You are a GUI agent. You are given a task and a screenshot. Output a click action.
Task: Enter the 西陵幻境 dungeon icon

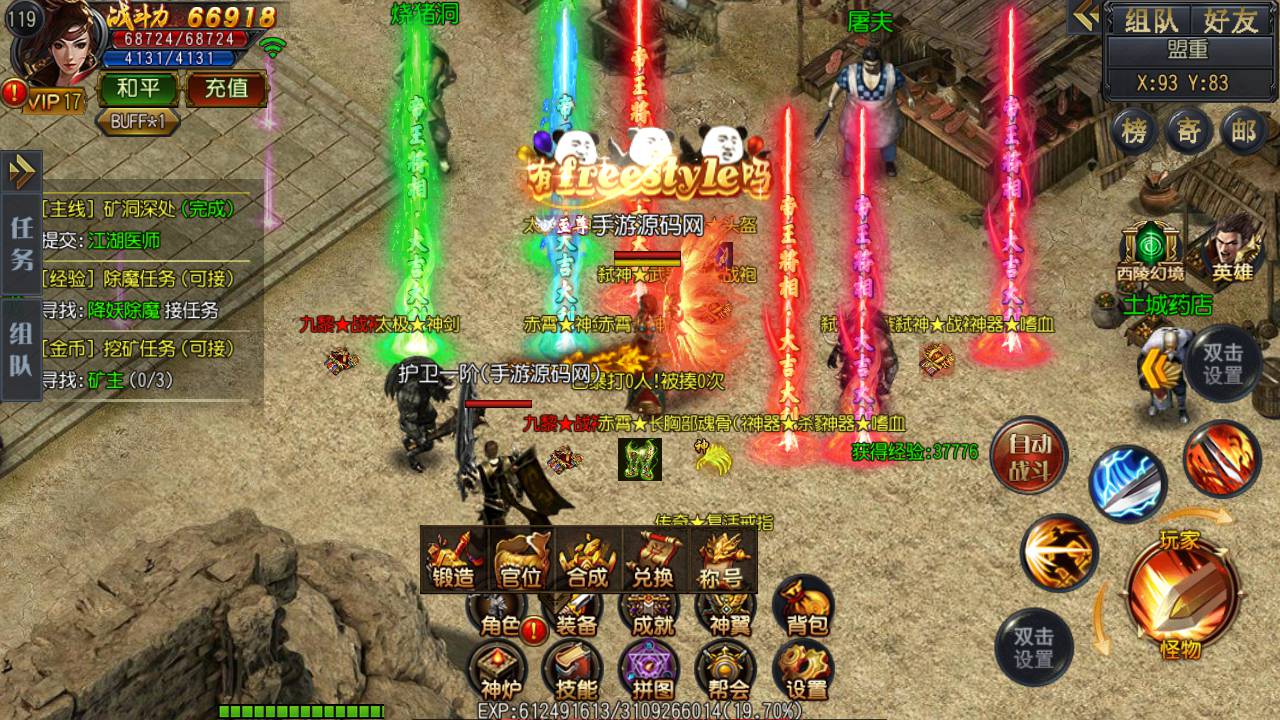tap(1149, 250)
